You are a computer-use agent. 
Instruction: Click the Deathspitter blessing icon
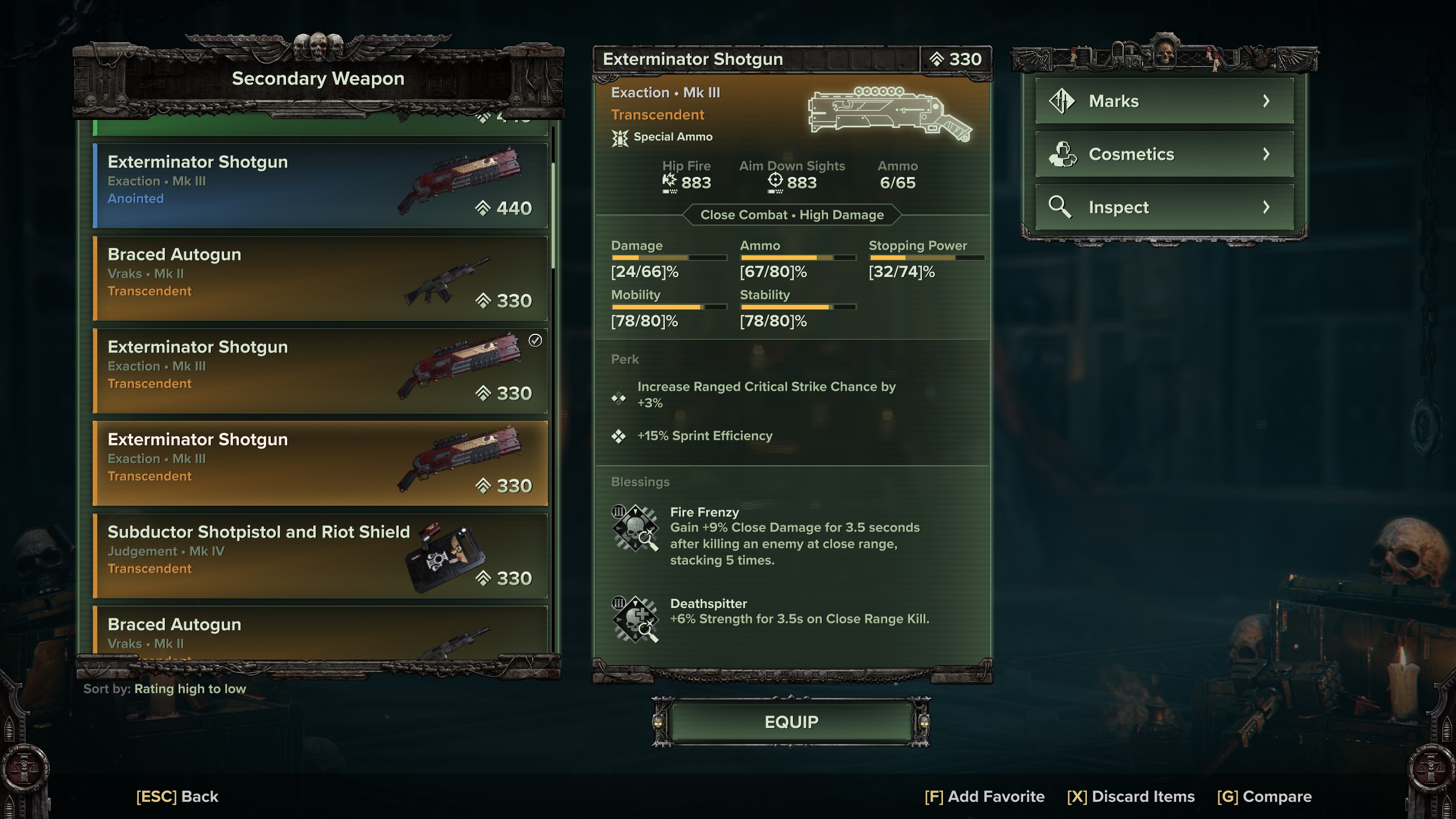[x=636, y=620]
